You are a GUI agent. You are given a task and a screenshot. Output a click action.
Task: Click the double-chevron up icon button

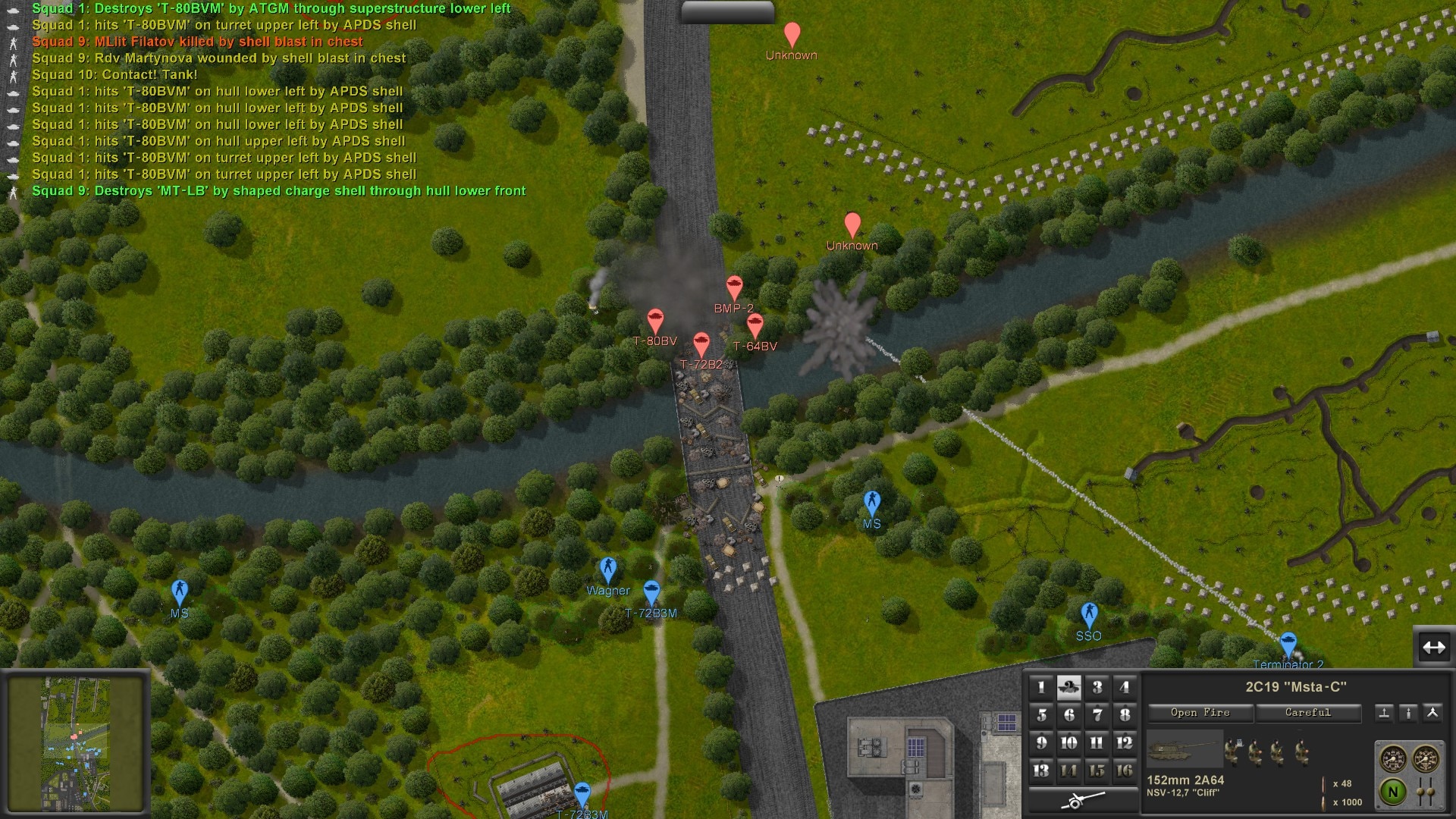pos(1432,713)
